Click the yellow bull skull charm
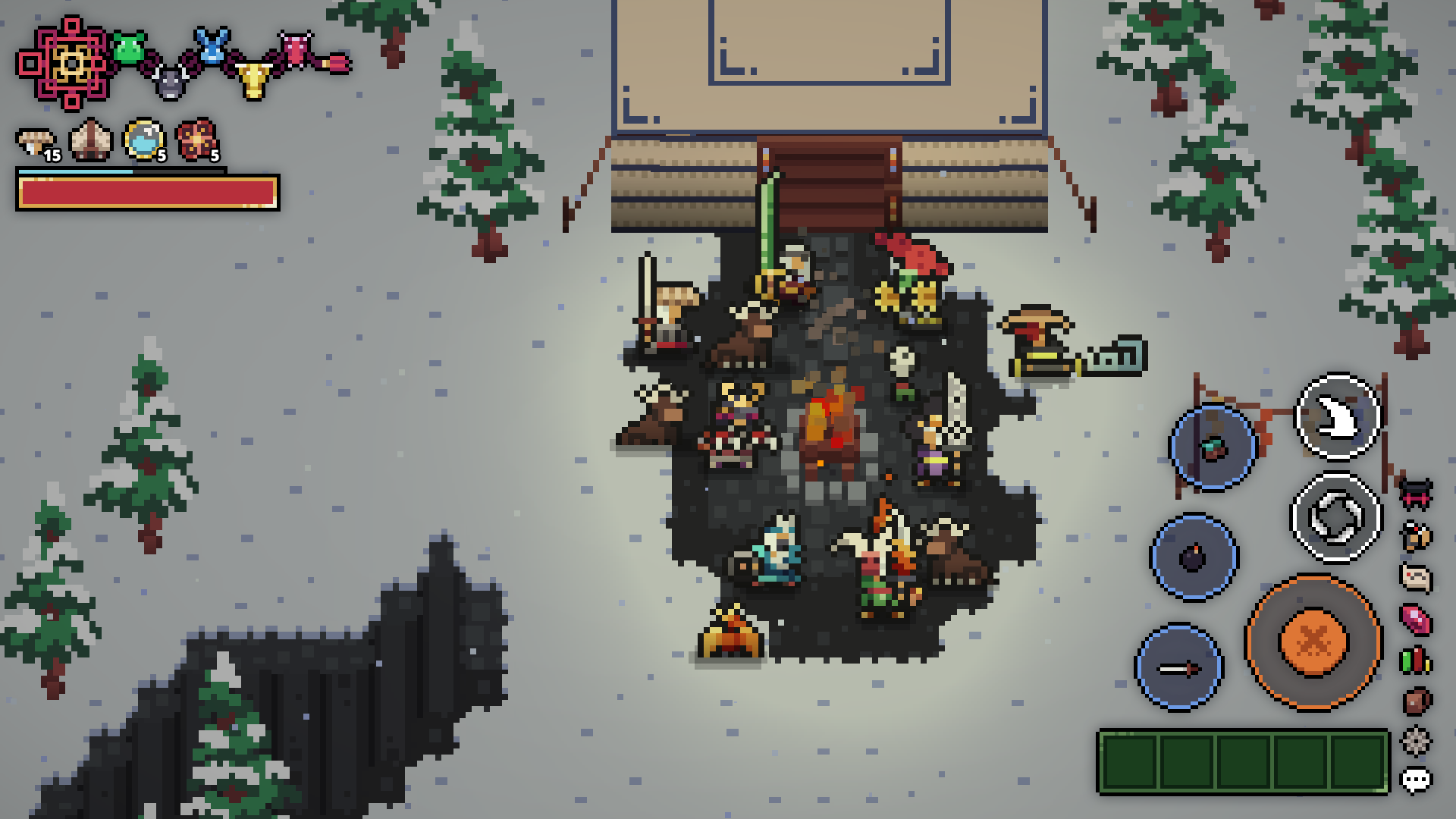This screenshot has height=819, width=1456. [x=253, y=80]
